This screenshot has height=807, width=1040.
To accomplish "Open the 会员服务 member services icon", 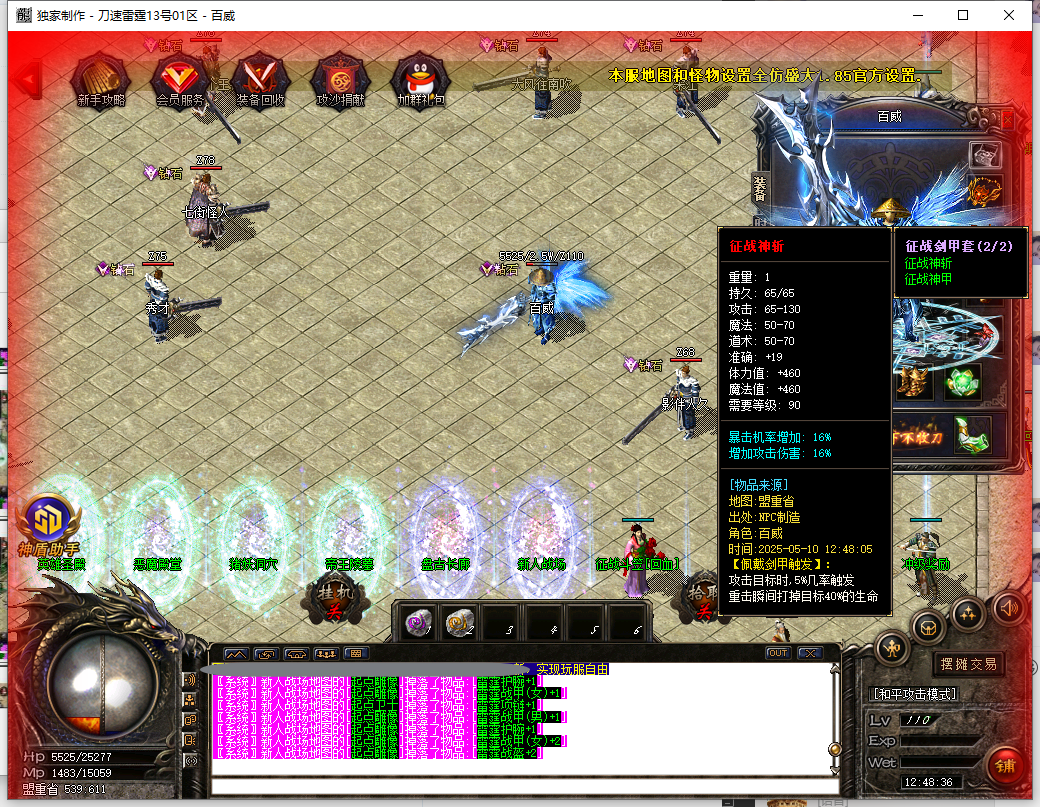I will 180,77.
